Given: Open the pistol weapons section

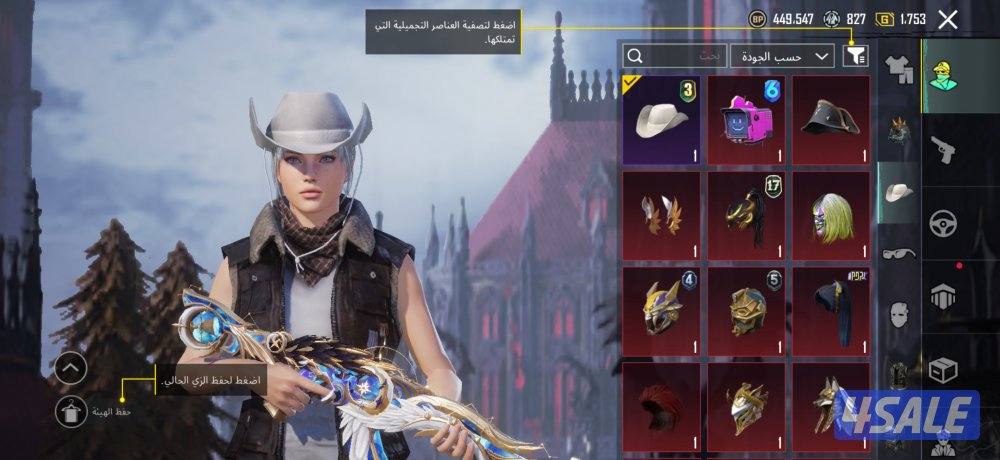Looking at the screenshot, I should tap(942, 150).
